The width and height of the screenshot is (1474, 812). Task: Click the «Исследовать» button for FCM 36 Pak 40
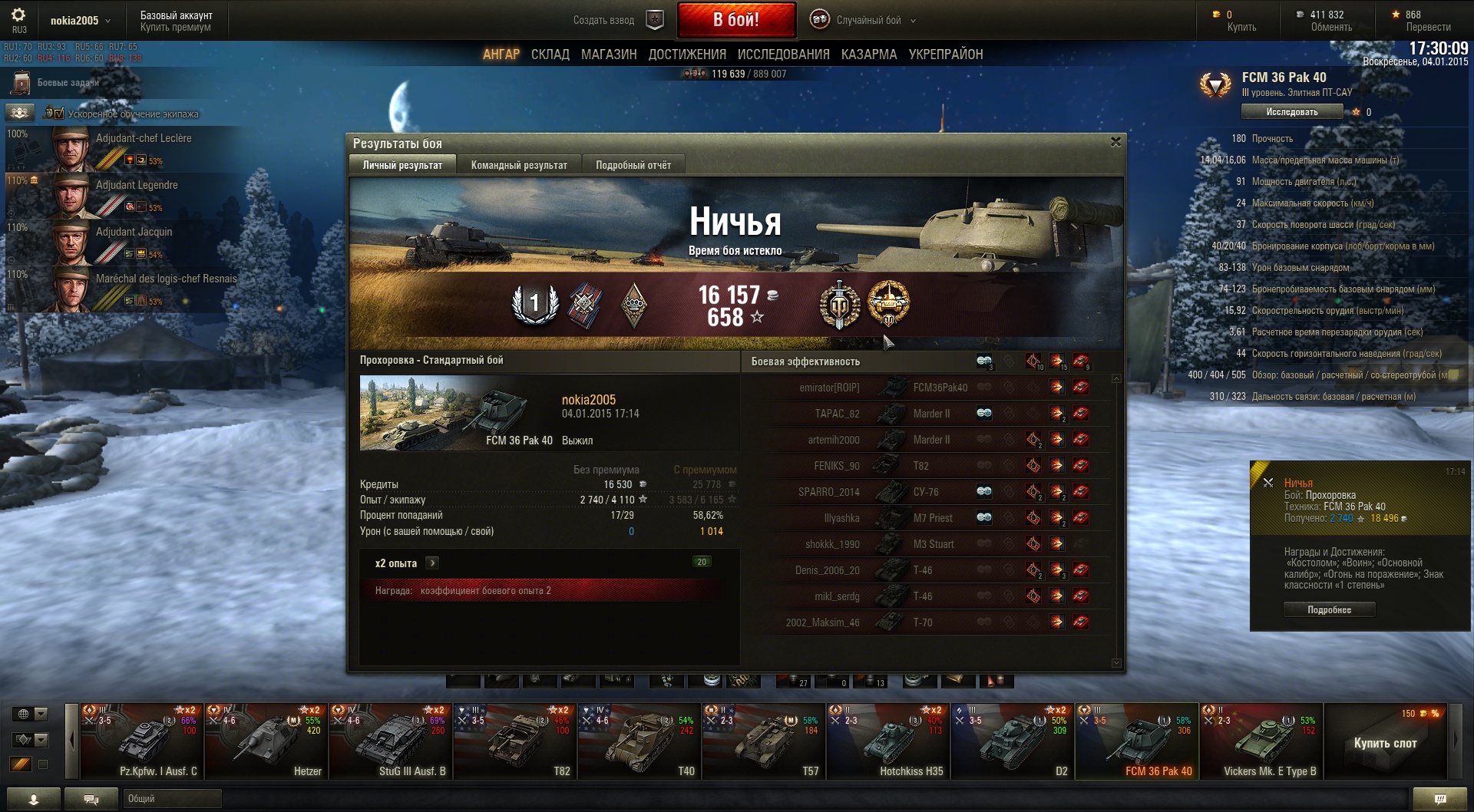click(x=1291, y=112)
